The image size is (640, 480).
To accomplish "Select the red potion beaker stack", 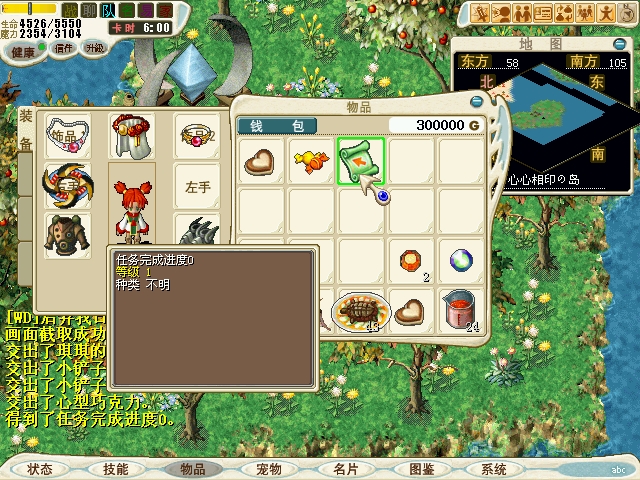I will point(459,309).
